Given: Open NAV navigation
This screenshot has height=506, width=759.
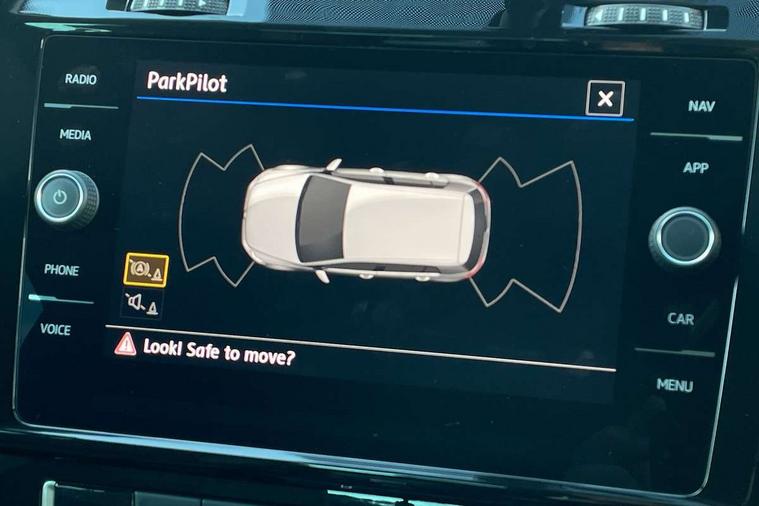Looking at the screenshot, I should [701, 106].
